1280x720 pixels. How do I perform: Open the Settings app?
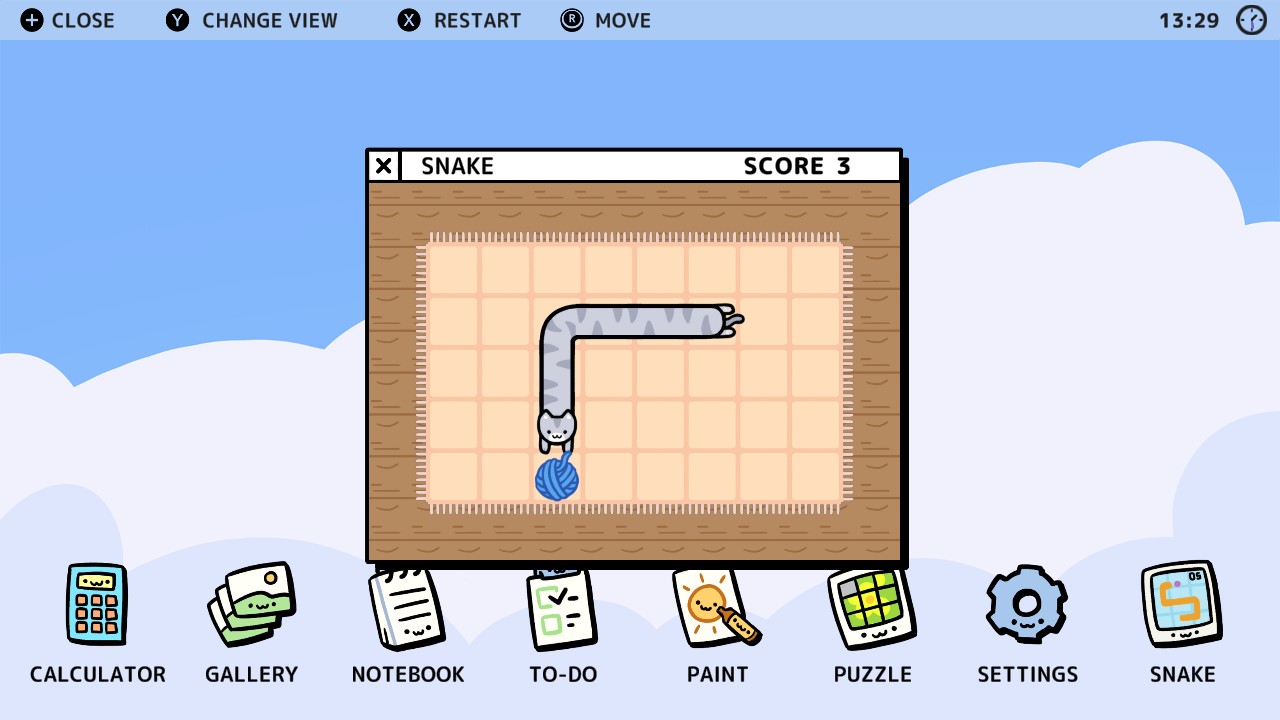[x=1027, y=605]
